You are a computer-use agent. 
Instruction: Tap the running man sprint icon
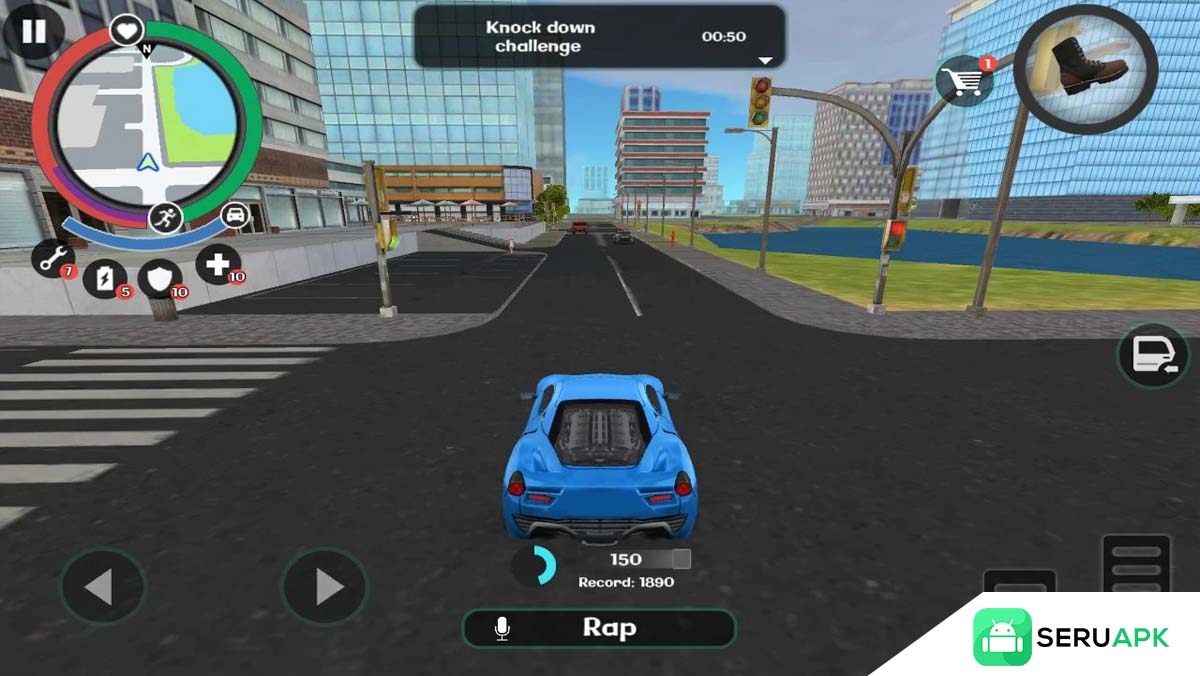click(x=166, y=217)
